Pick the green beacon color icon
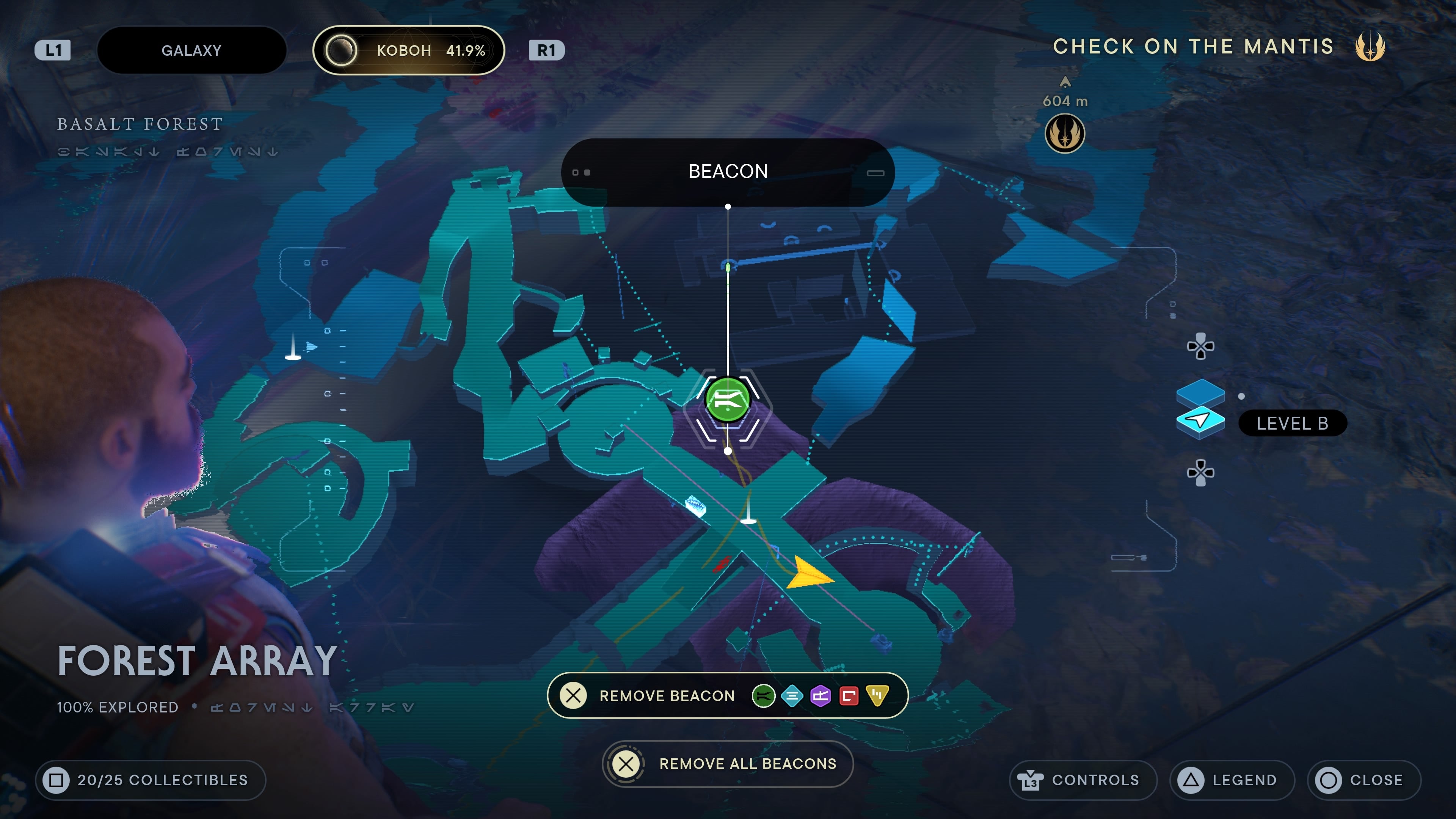1456x819 pixels. pyautogui.click(x=763, y=696)
